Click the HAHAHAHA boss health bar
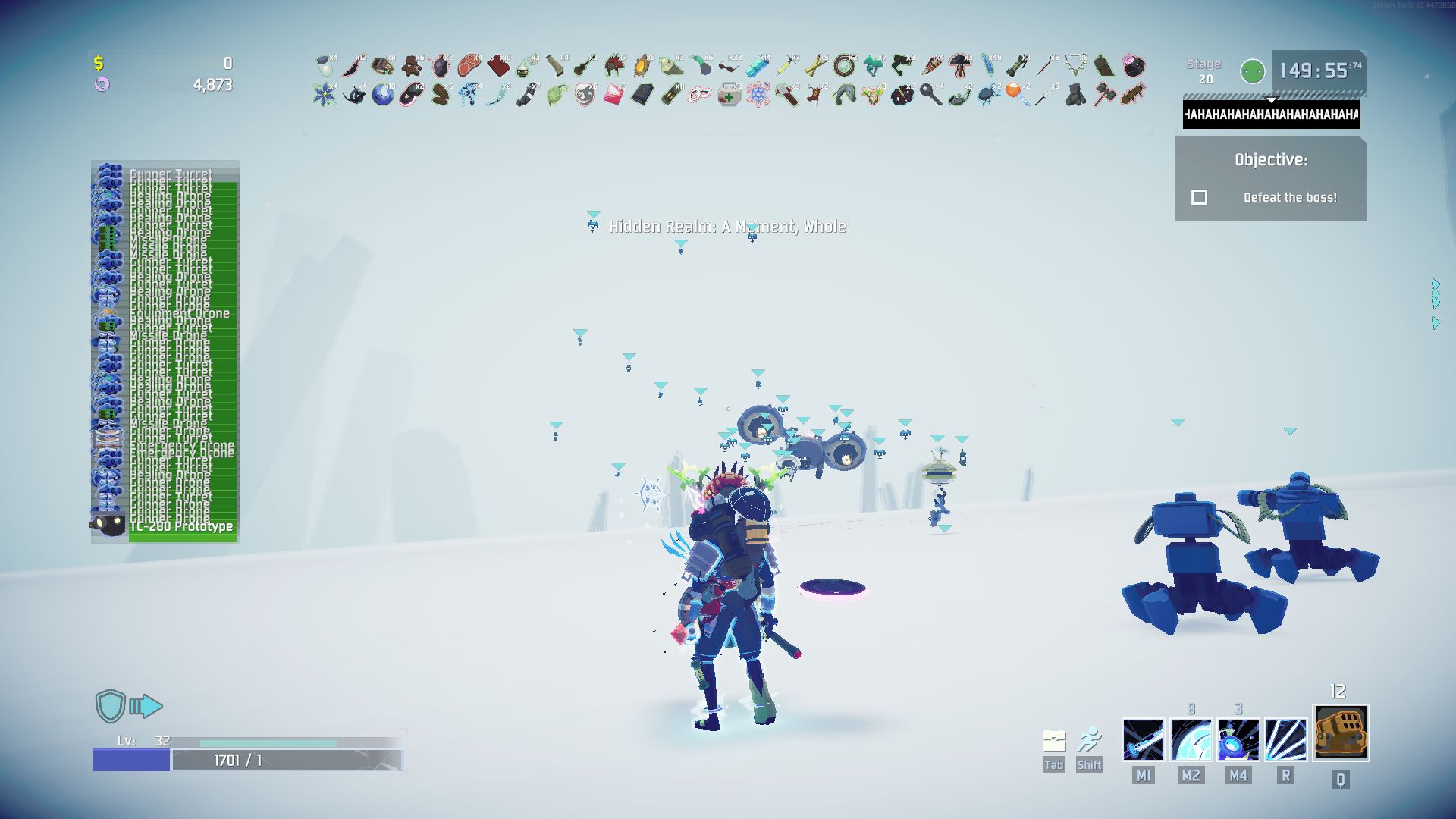The width and height of the screenshot is (1456, 819). [1271, 114]
